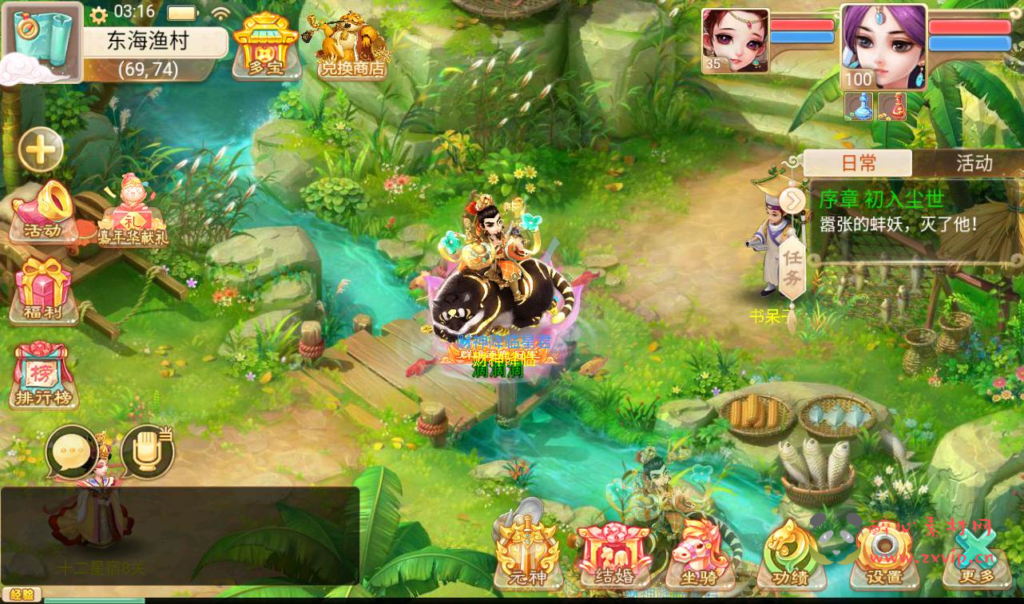Switch to the 日常 daily tab
This screenshot has height=604, width=1024.
[x=858, y=163]
